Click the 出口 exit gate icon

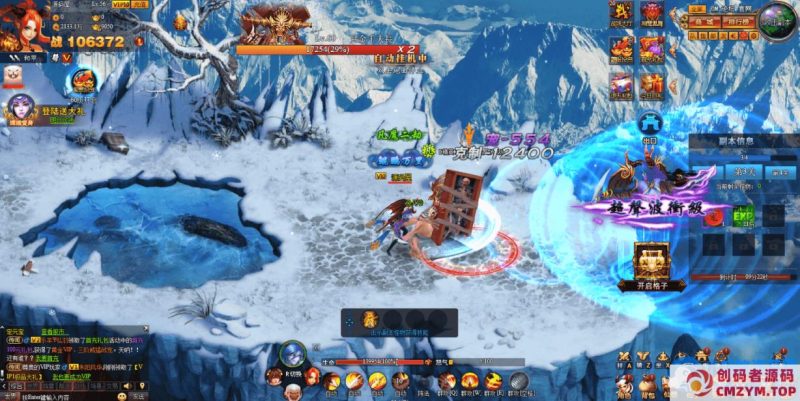(649, 127)
